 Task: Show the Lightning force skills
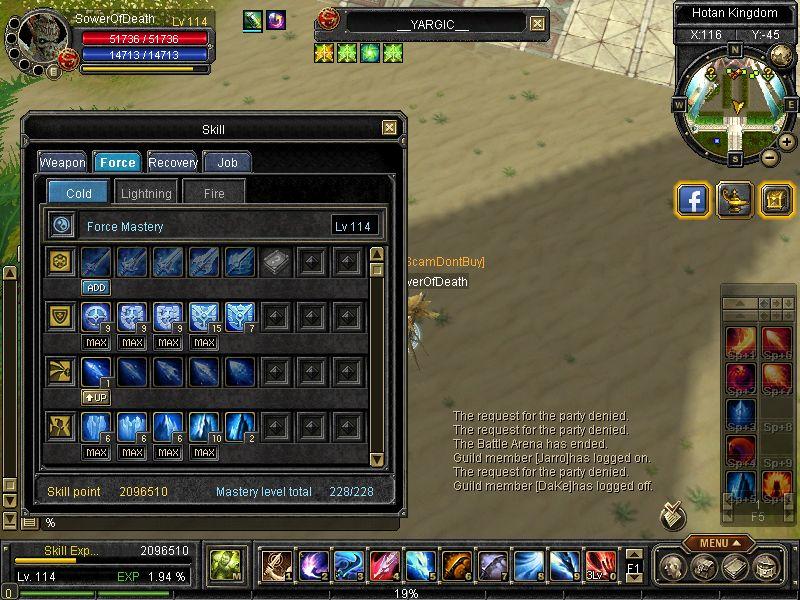(x=146, y=193)
